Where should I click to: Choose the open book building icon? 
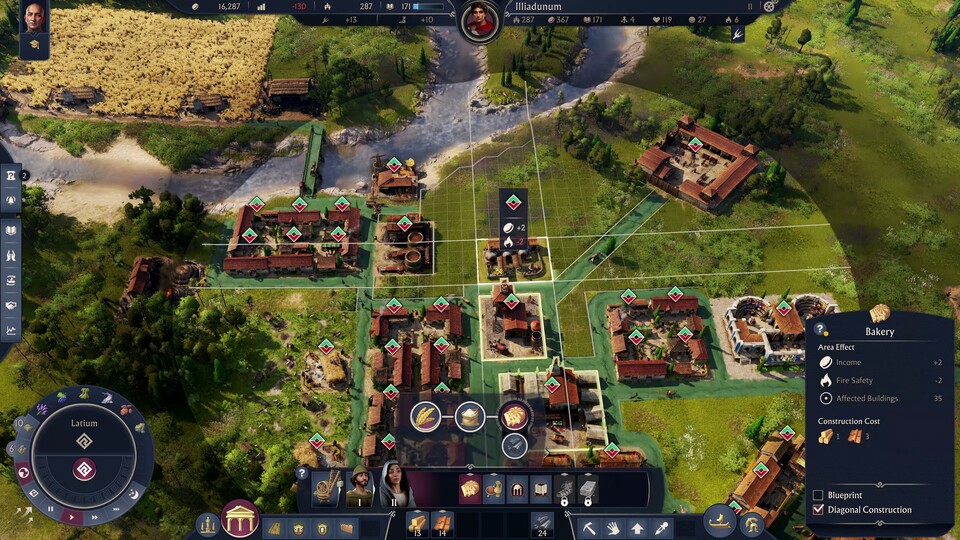(541, 489)
